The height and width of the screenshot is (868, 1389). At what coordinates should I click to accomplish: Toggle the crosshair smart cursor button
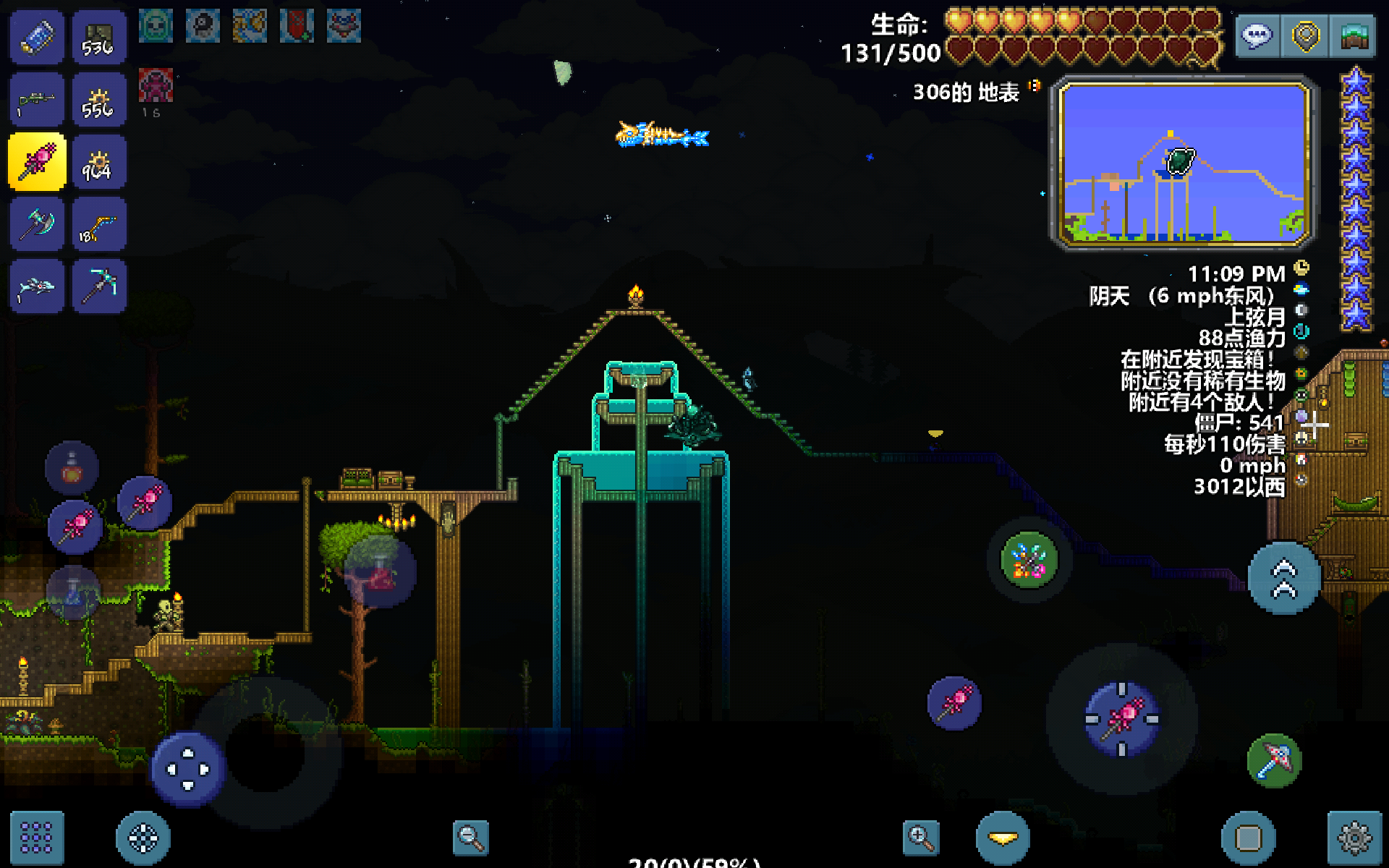click(x=143, y=838)
